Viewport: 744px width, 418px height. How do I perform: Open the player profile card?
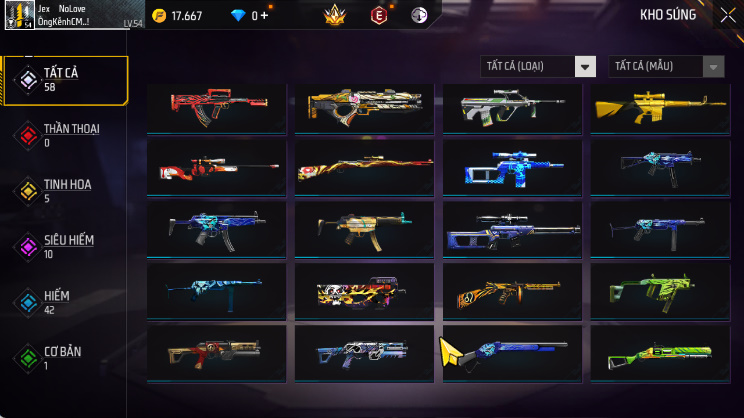coord(66,15)
